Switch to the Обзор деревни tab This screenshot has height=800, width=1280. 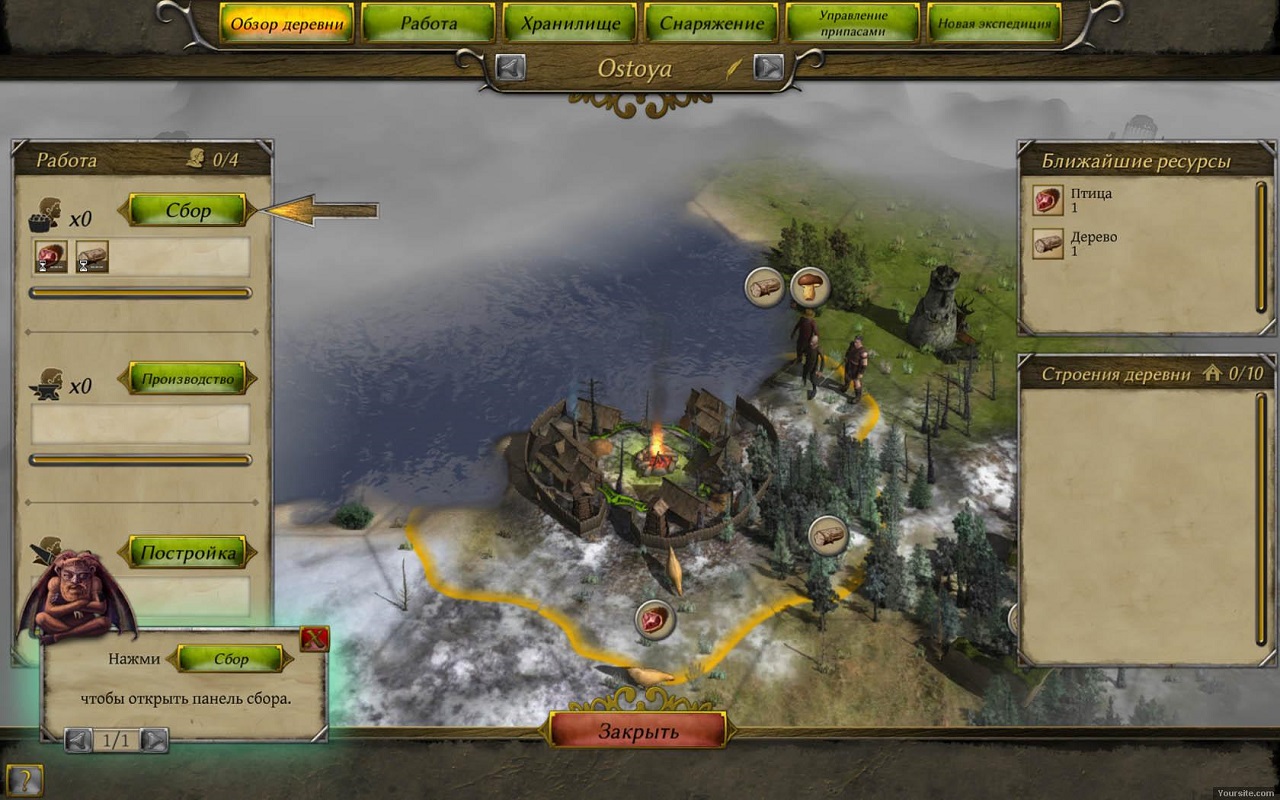point(286,23)
